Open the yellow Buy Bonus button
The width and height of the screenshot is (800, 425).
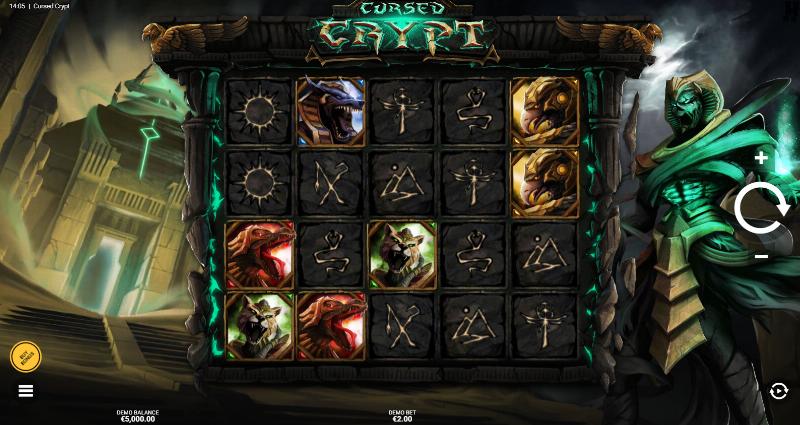[25, 357]
